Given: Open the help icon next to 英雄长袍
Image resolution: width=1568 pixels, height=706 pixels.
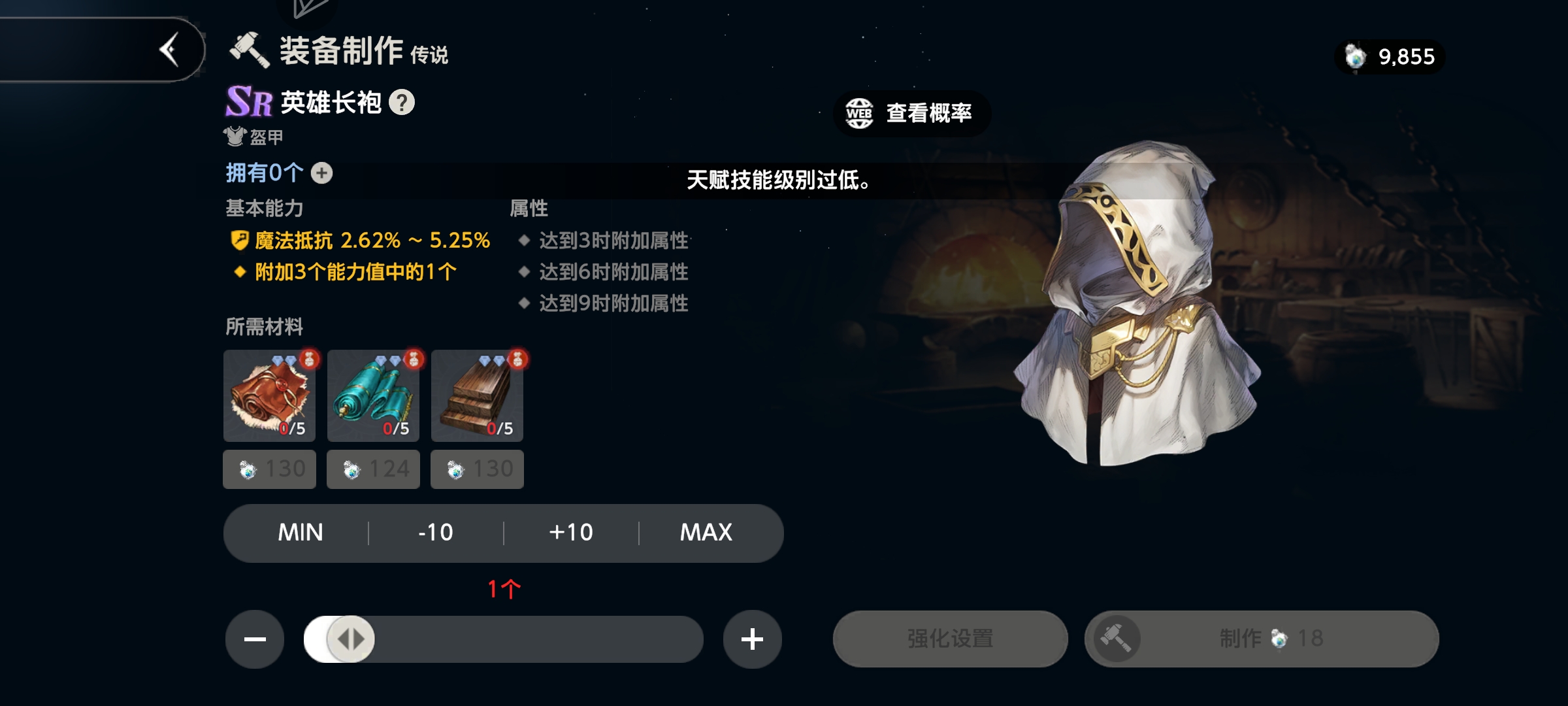Looking at the screenshot, I should (x=401, y=103).
